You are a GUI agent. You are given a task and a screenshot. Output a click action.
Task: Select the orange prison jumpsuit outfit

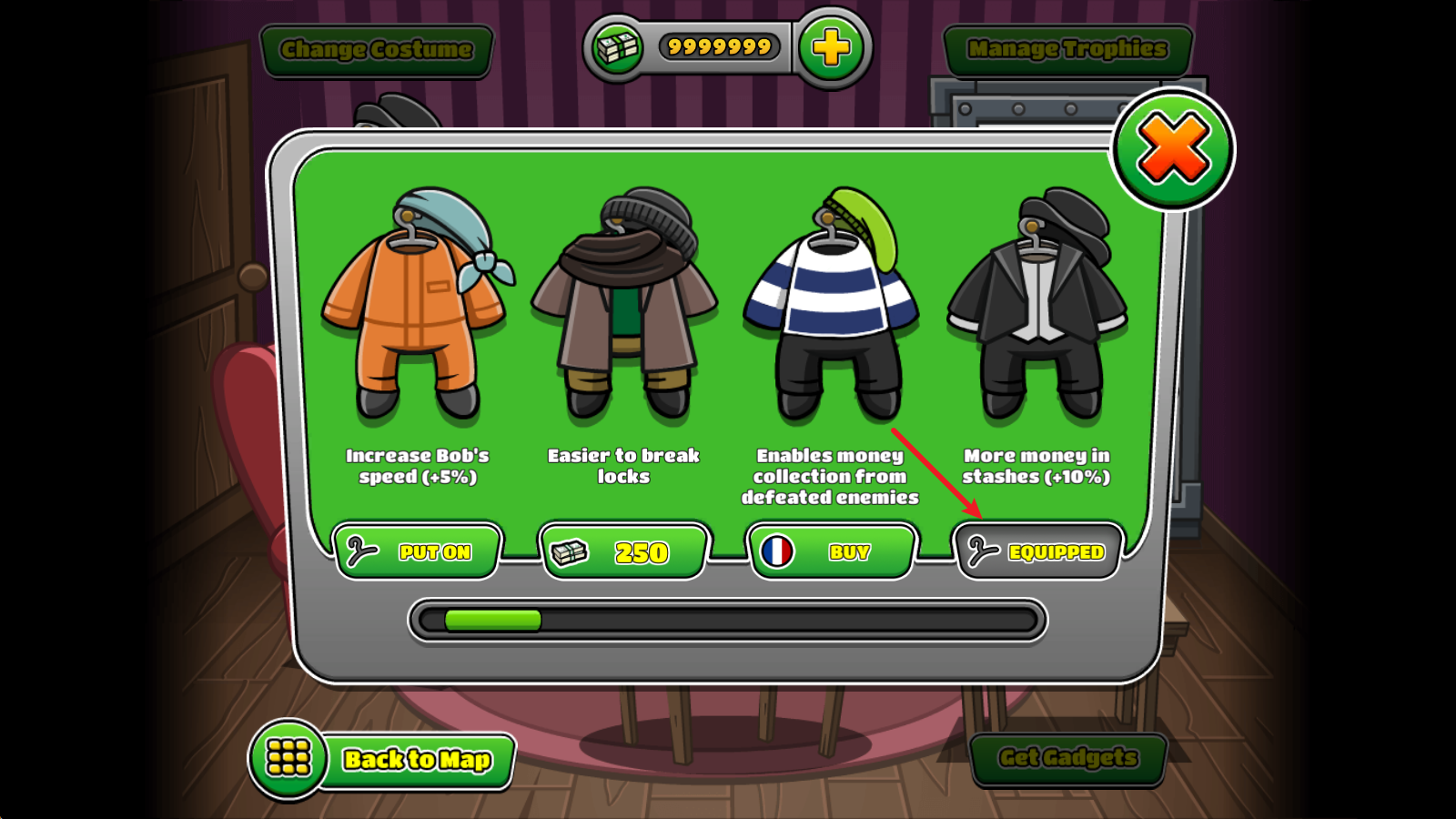415,305
